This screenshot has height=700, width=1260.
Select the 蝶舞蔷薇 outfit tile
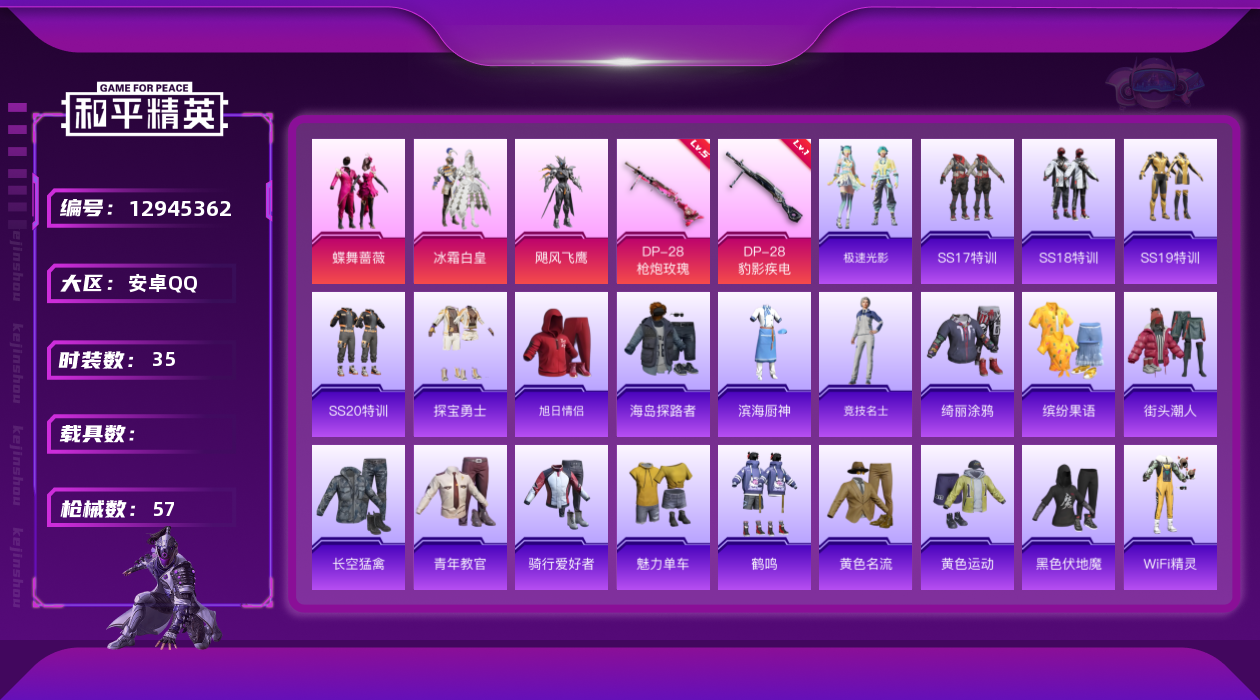[358, 211]
